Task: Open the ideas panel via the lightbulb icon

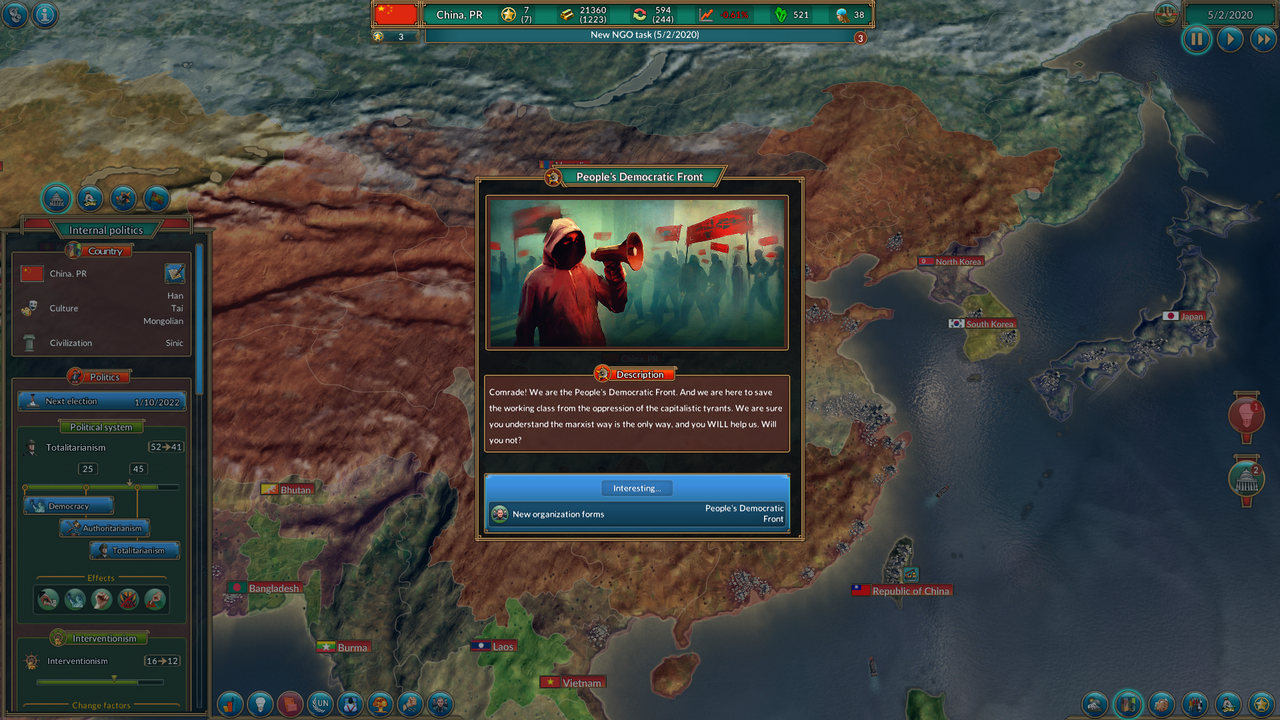Action: 261,704
